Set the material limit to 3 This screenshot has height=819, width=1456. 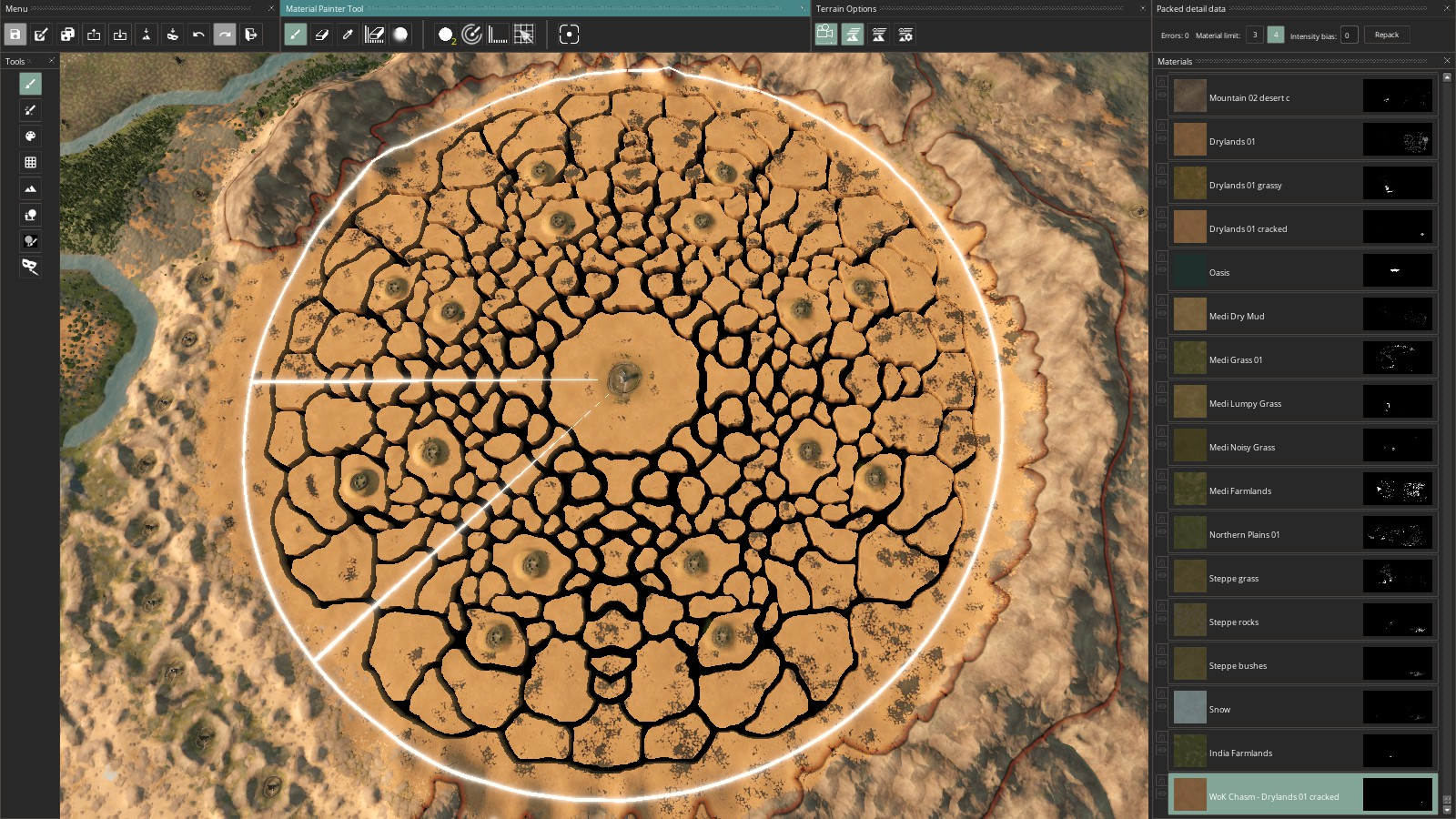click(1255, 35)
